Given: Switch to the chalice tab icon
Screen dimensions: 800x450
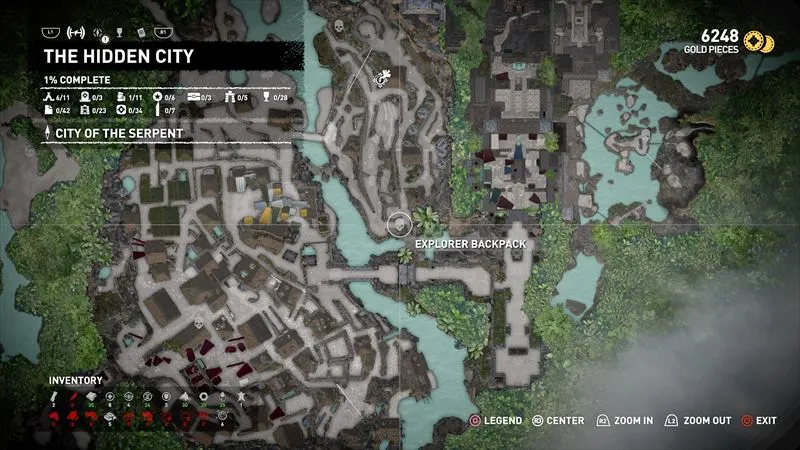Looking at the screenshot, I should (x=118, y=32).
